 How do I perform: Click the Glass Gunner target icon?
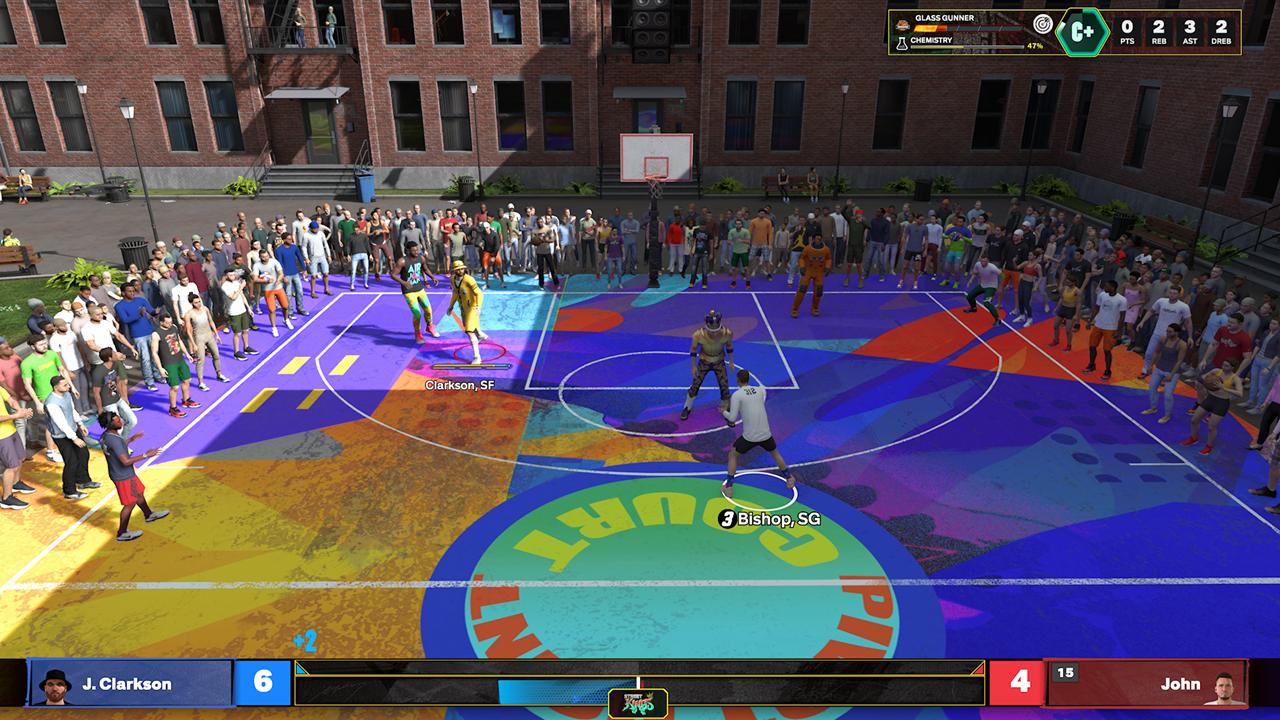(1043, 23)
